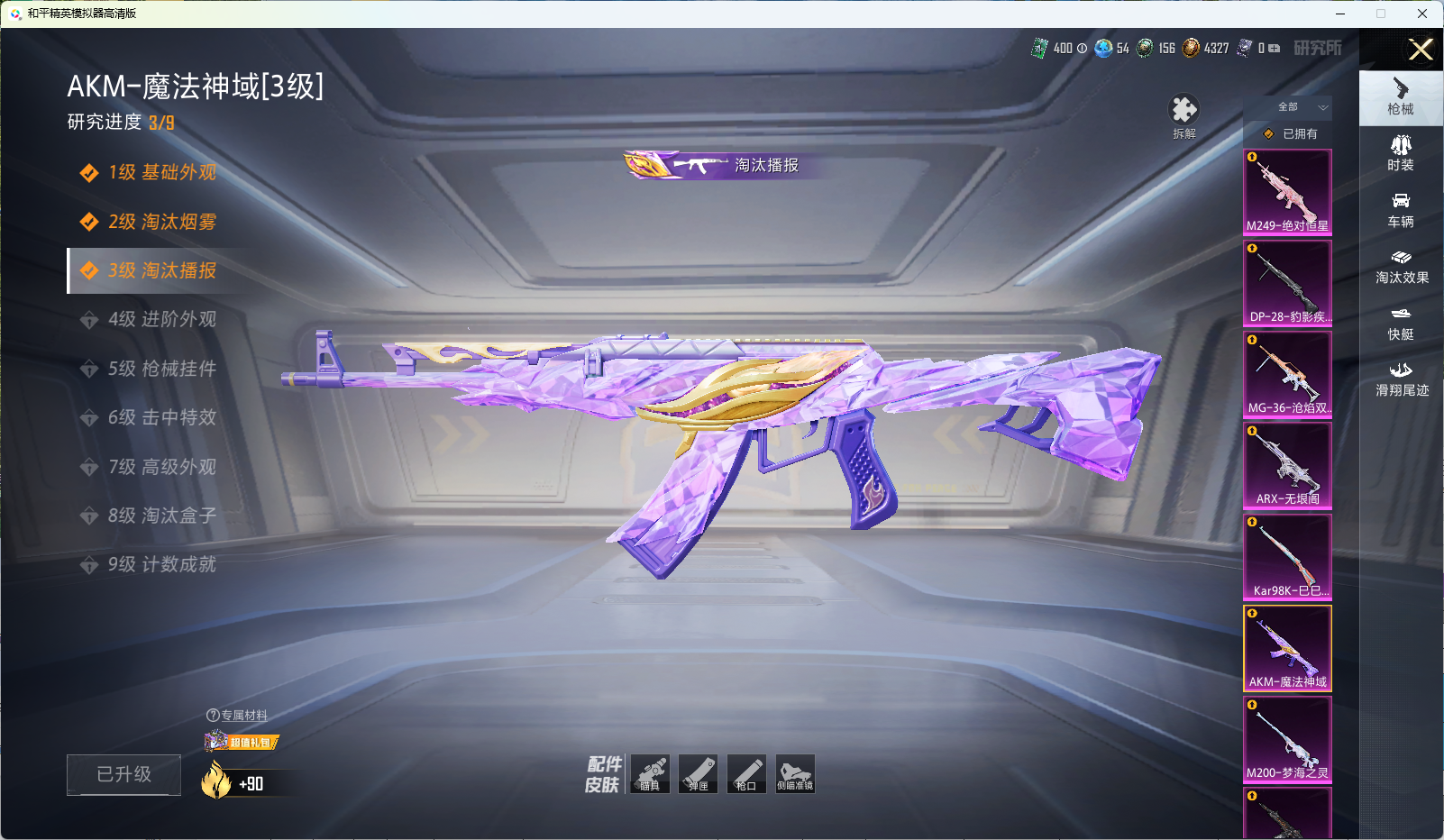Switch to the 滑翔尾迹 glide trail tab

tap(1401, 379)
